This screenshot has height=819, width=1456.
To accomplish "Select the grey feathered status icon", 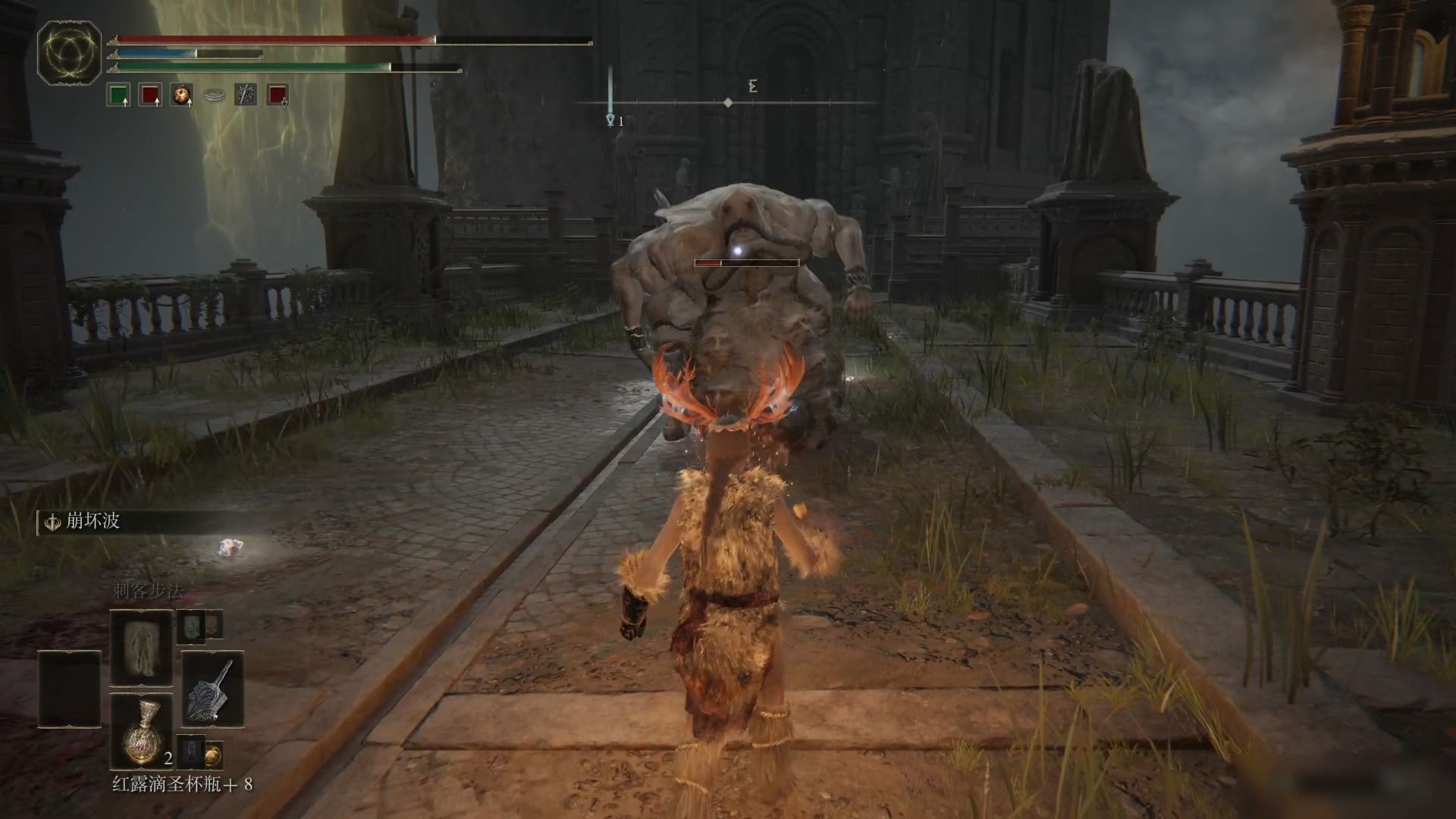I will point(245,95).
